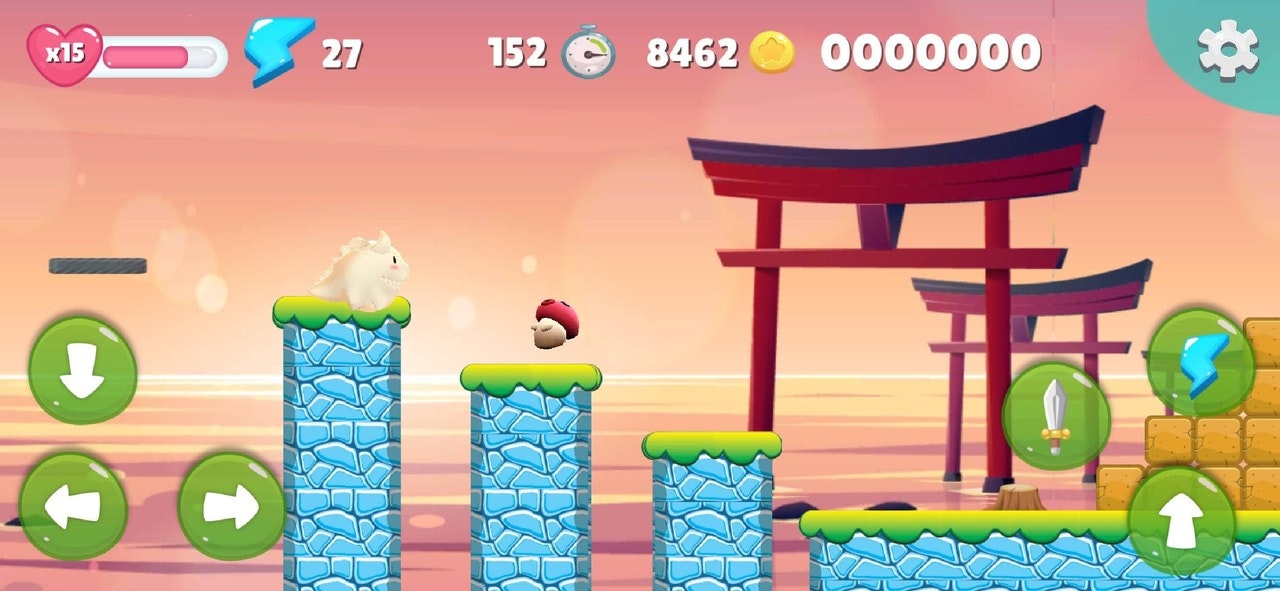Attack using the sword bubble button

(1055, 416)
